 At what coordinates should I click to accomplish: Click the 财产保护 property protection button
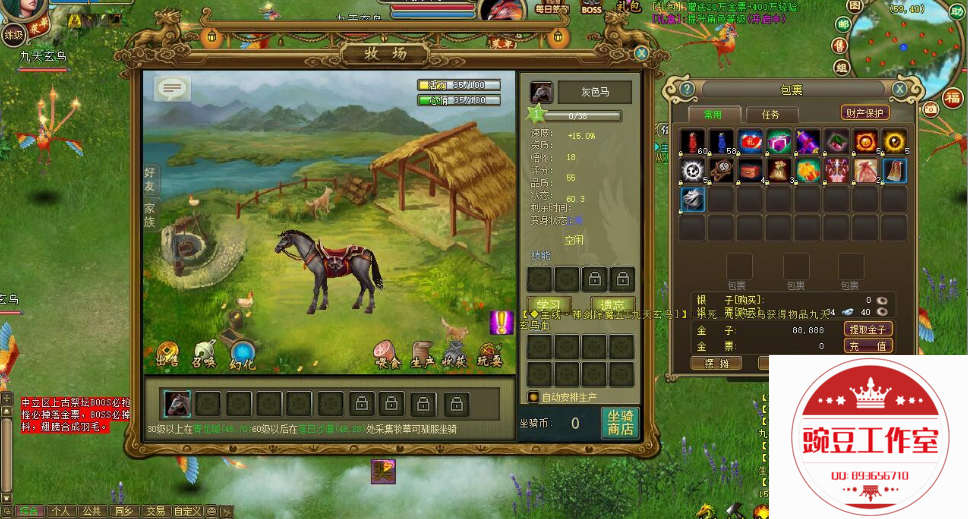point(865,113)
